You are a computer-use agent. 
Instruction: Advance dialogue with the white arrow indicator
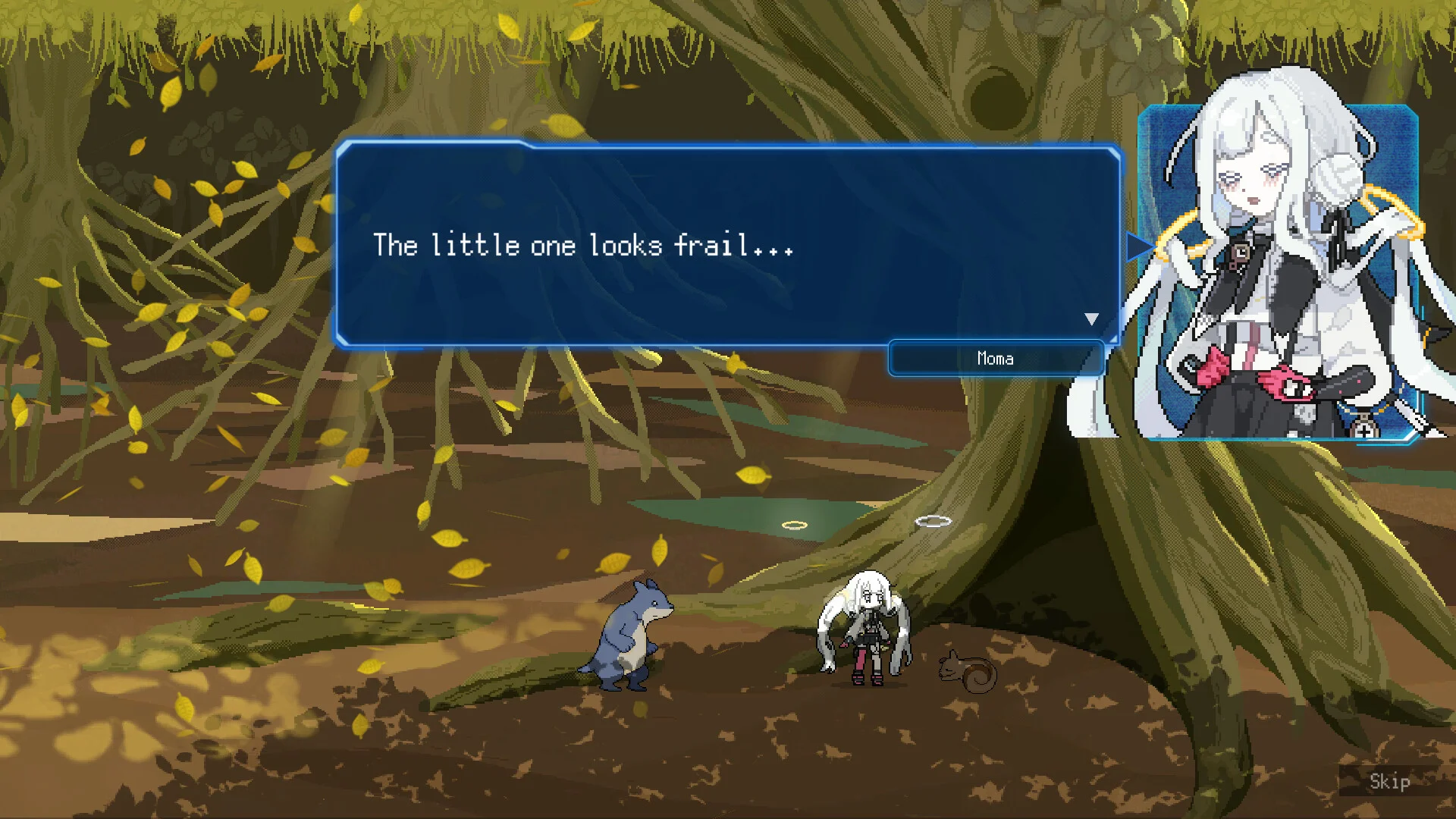click(1091, 319)
